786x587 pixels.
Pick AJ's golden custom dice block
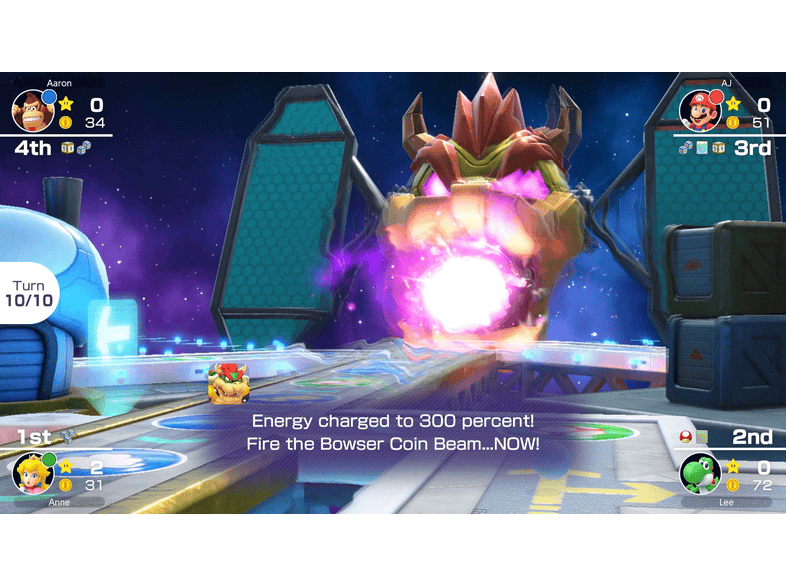coord(718,148)
